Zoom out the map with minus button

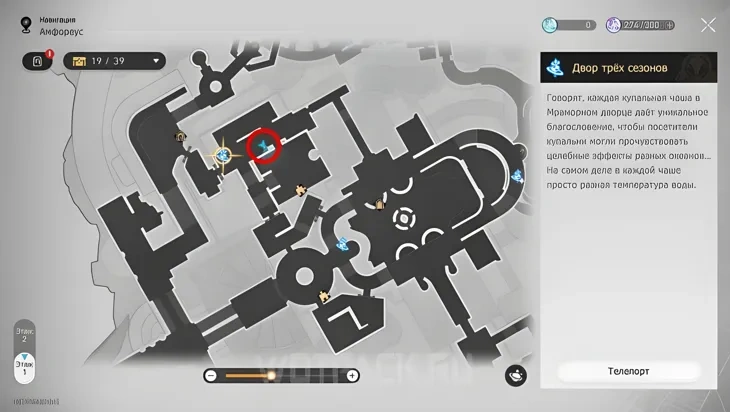tap(211, 375)
